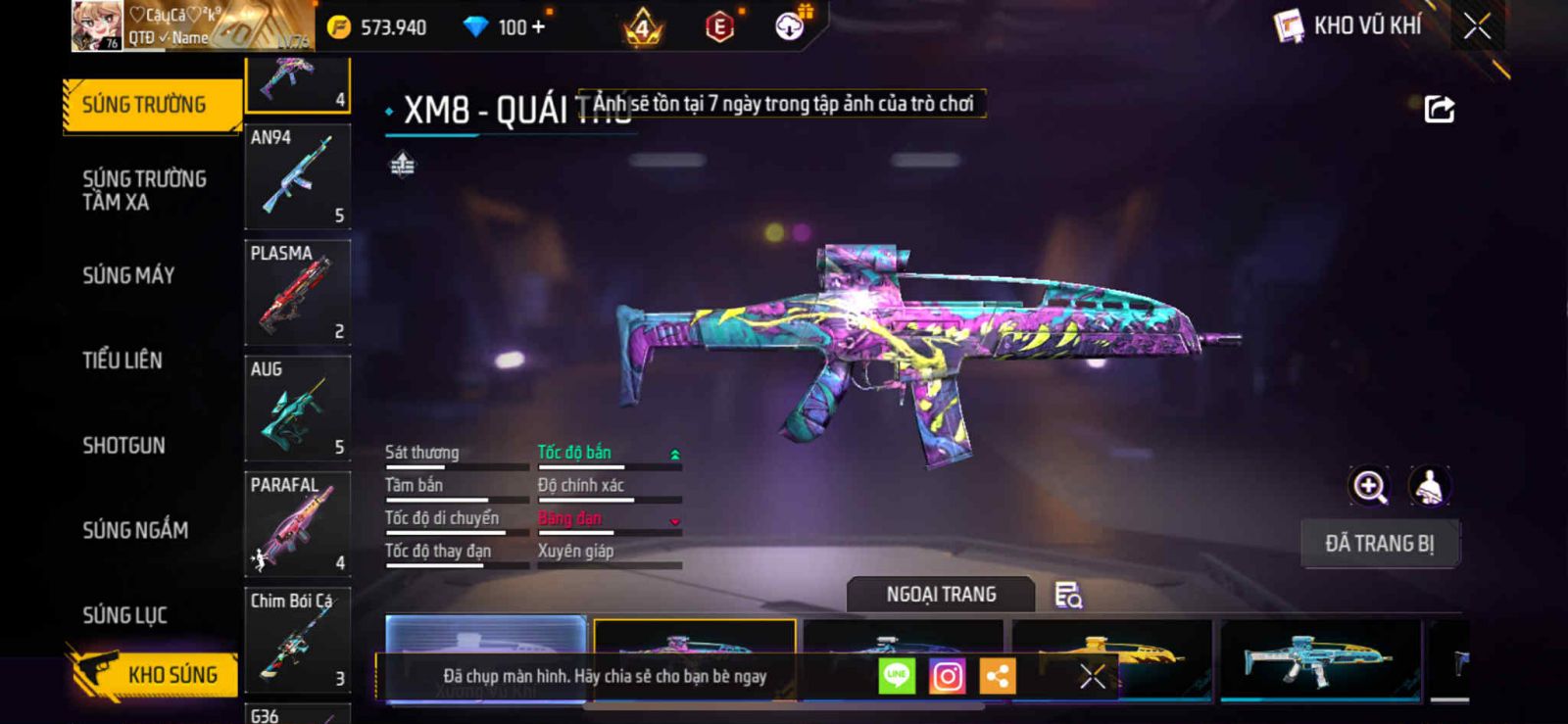Click the Đã Trang Bị button
Screen dimensions: 1568x724
(x=1379, y=544)
